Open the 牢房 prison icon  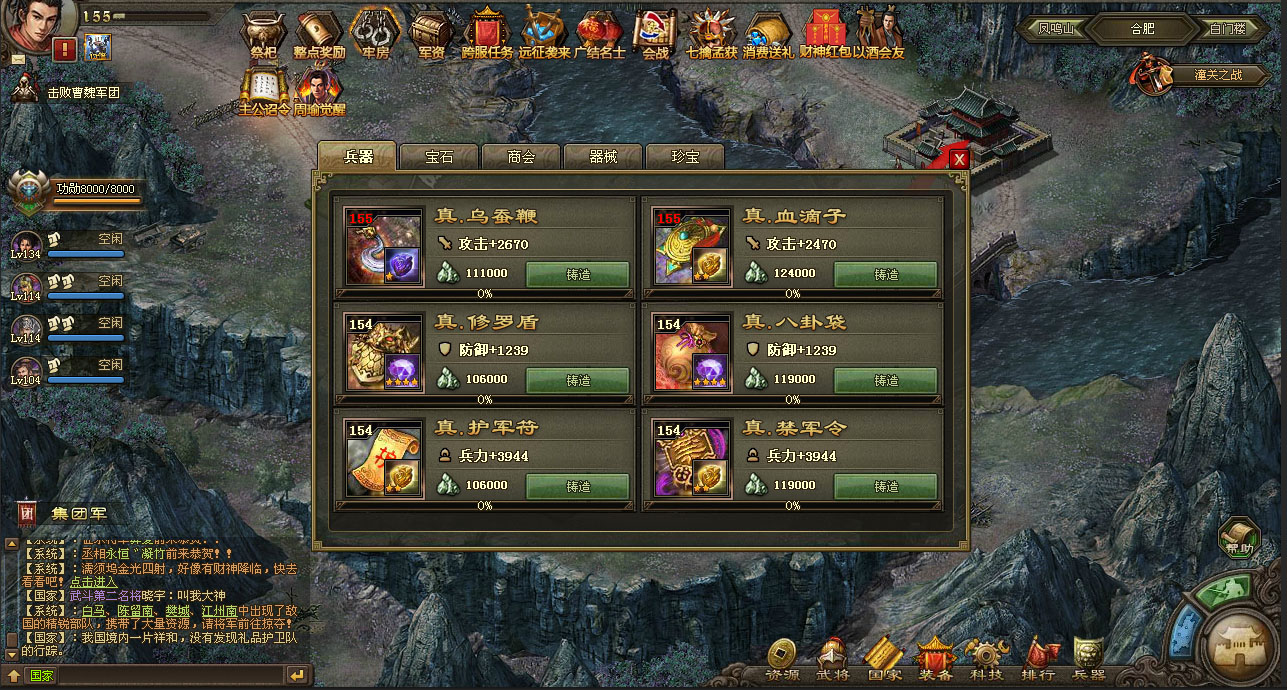(375, 35)
